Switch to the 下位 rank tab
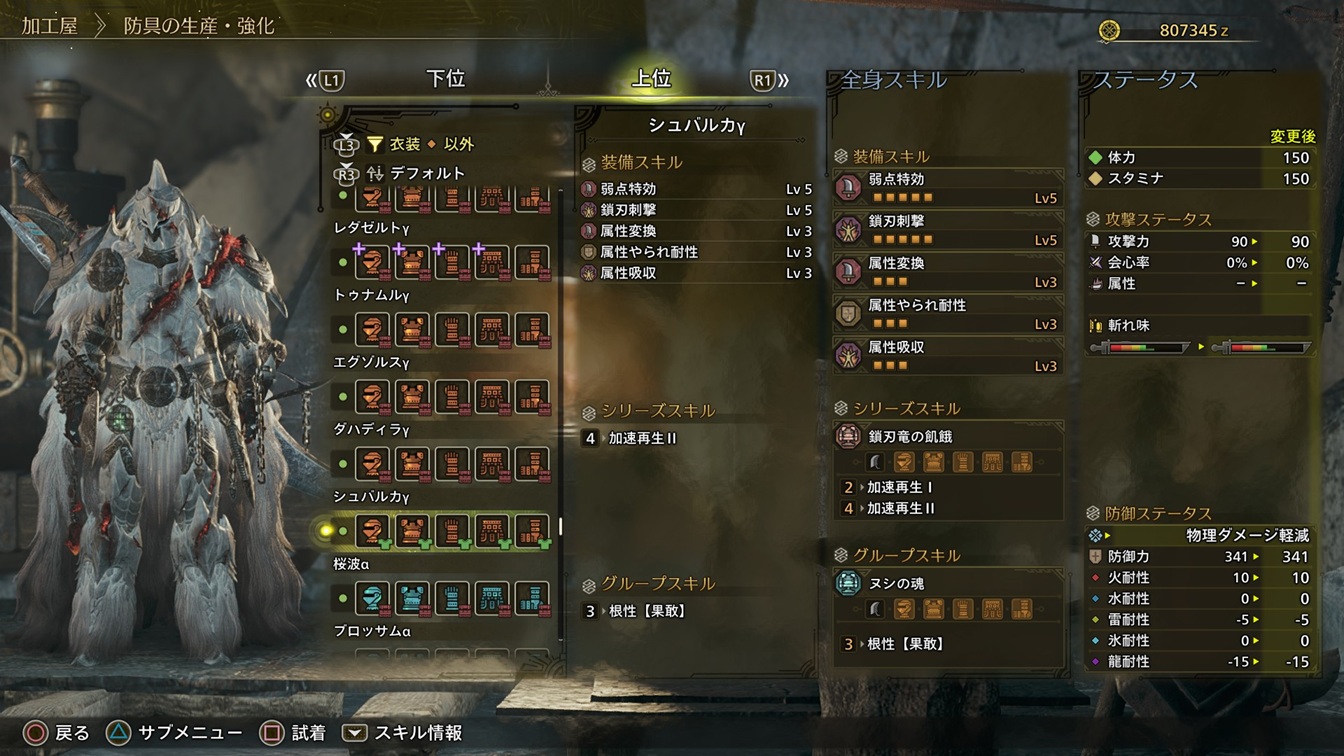 (x=445, y=80)
